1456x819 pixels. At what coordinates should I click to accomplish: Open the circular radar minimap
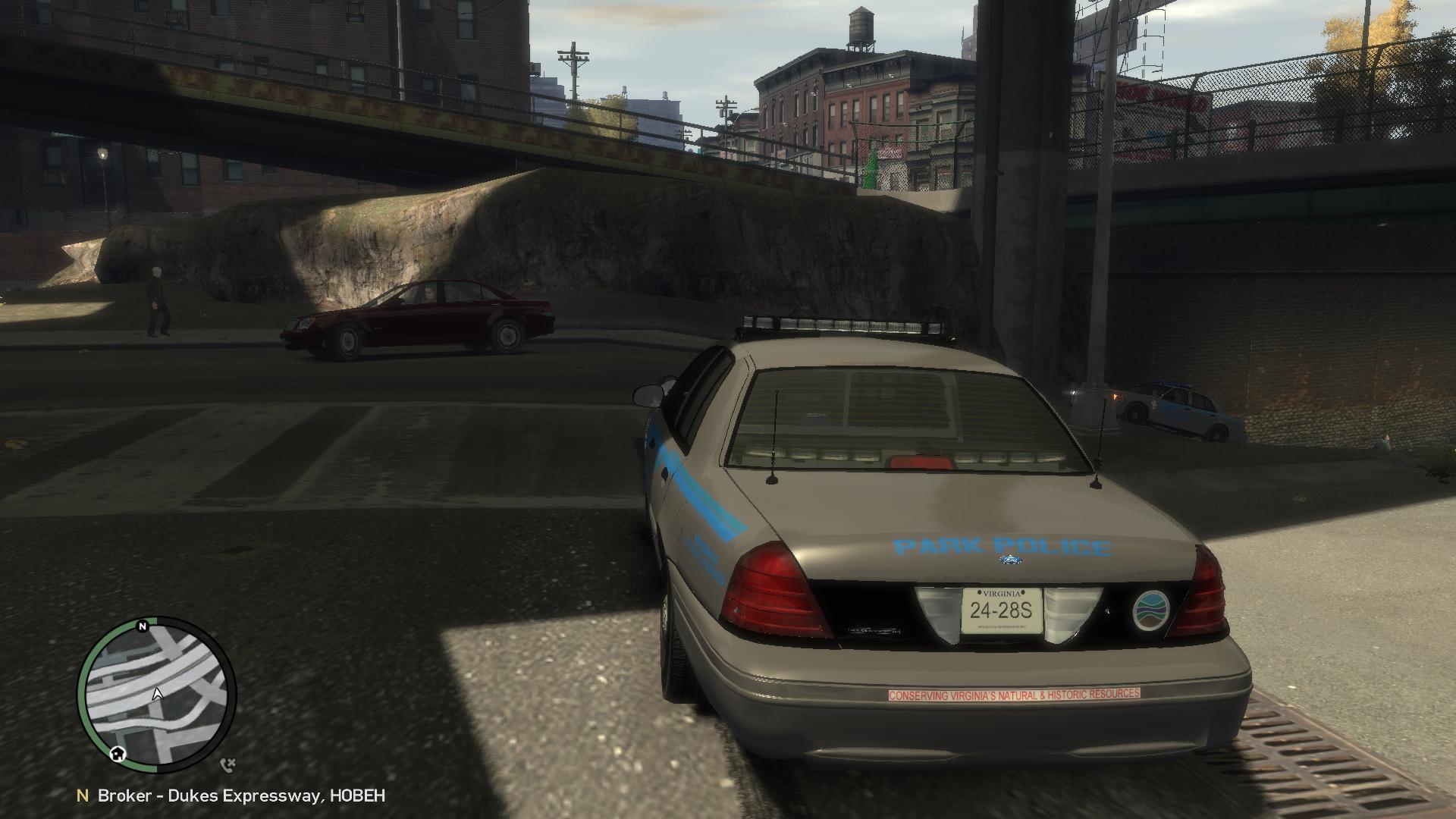click(x=157, y=694)
